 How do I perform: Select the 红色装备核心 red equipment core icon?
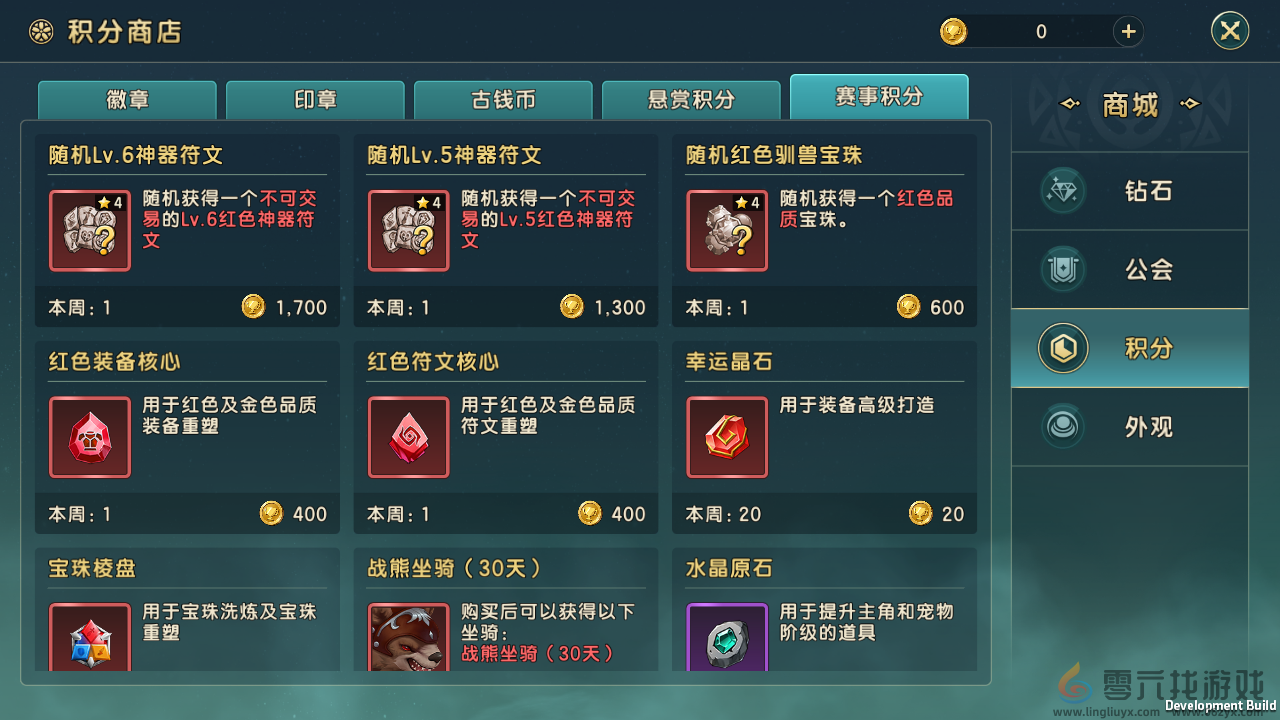[90, 437]
